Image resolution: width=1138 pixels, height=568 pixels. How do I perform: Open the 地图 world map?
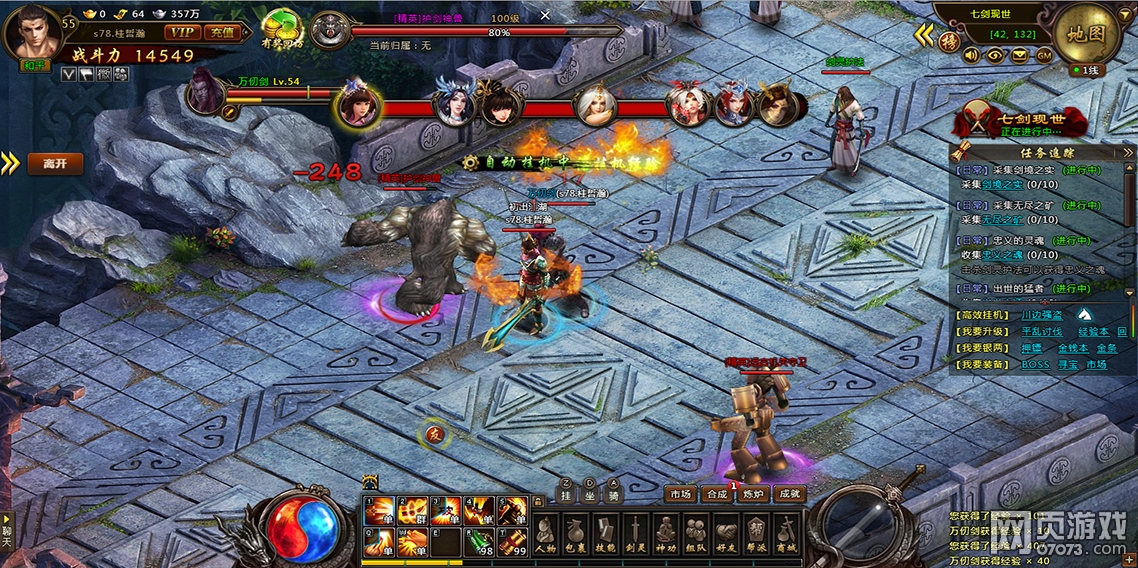1087,33
